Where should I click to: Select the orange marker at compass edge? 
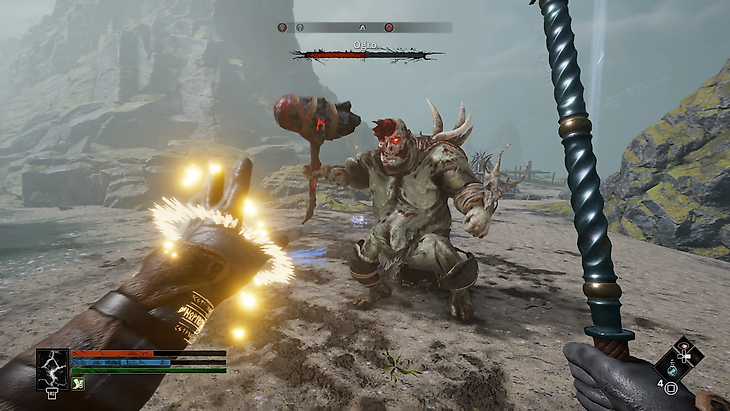tap(282, 28)
